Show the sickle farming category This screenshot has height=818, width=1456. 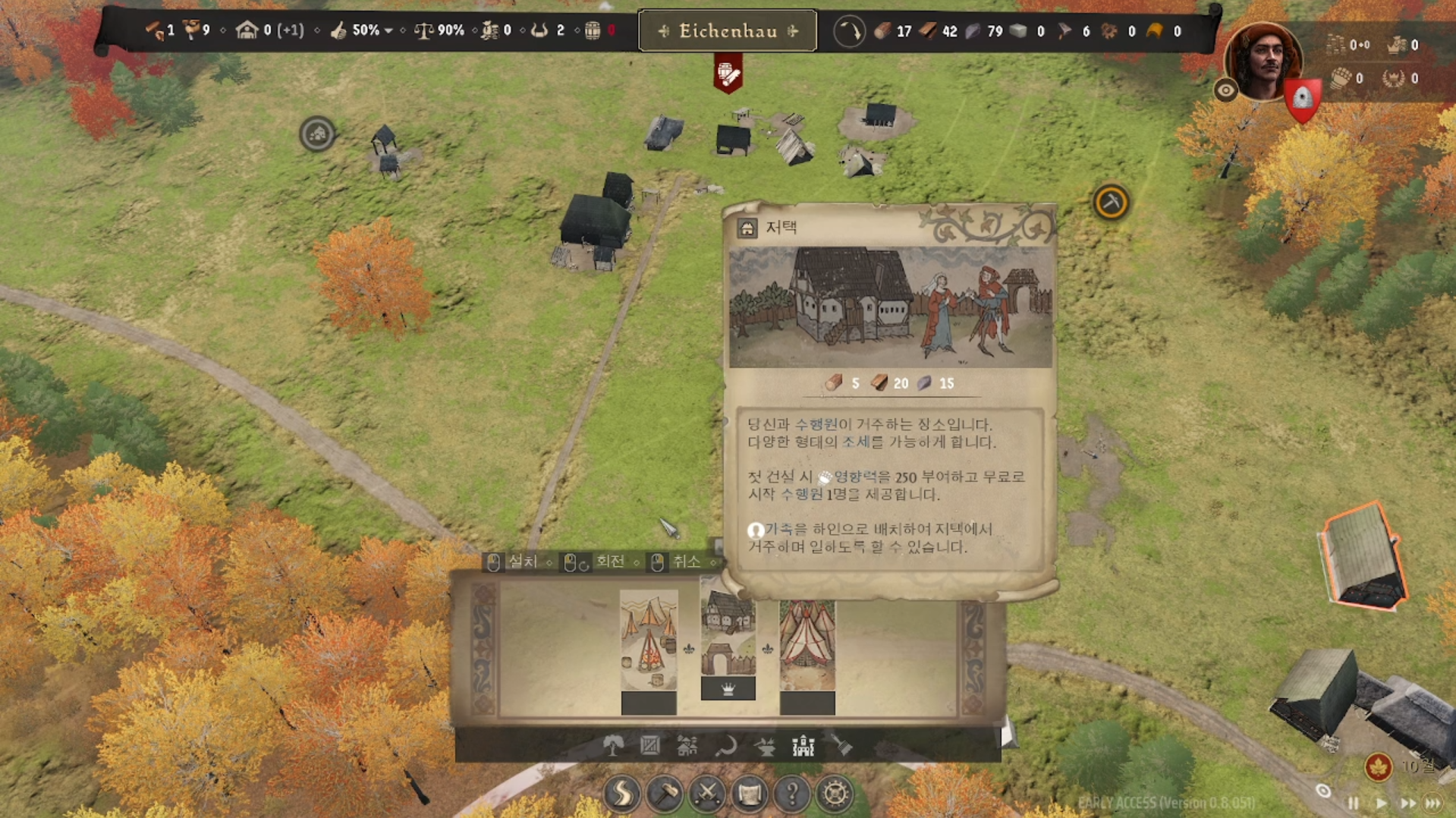pyautogui.click(x=725, y=747)
